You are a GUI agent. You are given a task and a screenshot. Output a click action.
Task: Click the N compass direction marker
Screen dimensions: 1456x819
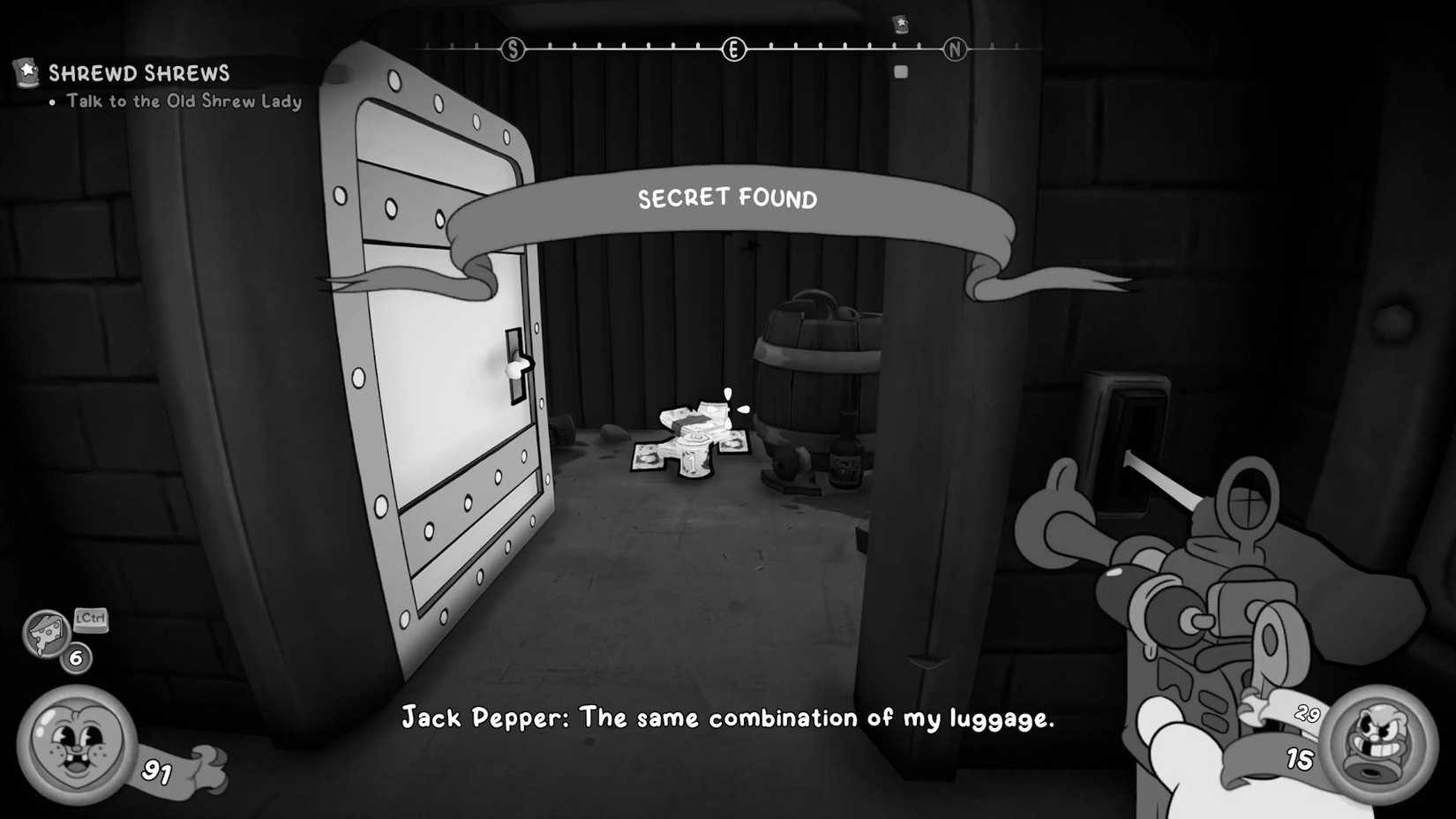(x=956, y=50)
